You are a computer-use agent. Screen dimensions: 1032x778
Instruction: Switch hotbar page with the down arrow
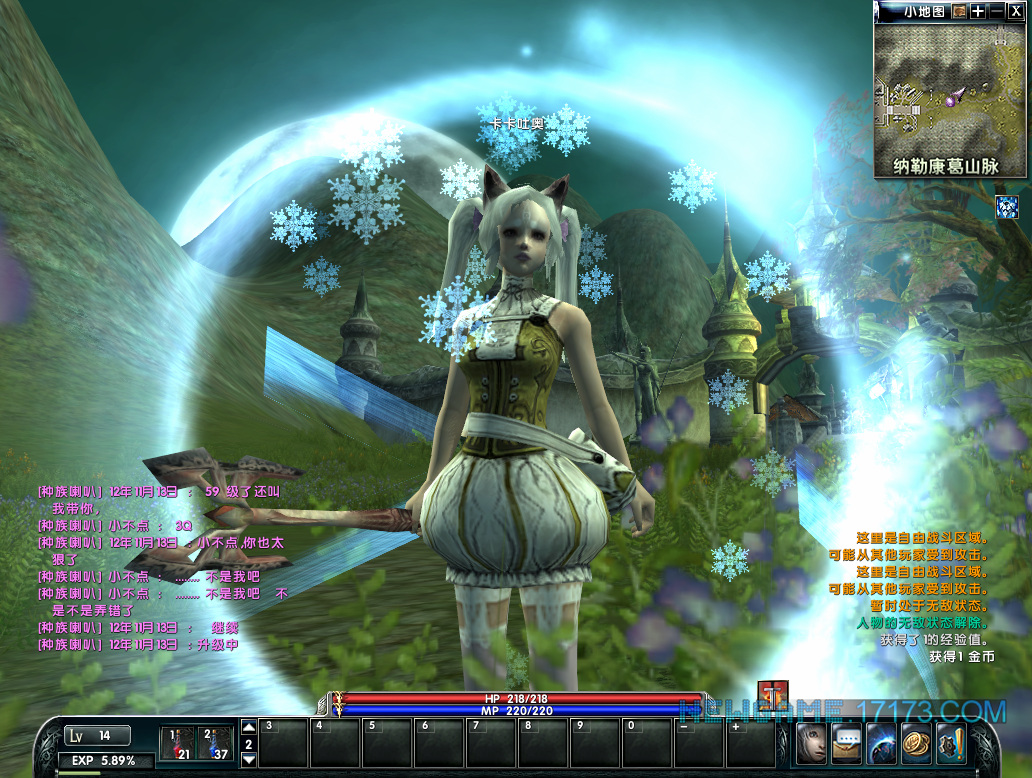coord(249,760)
